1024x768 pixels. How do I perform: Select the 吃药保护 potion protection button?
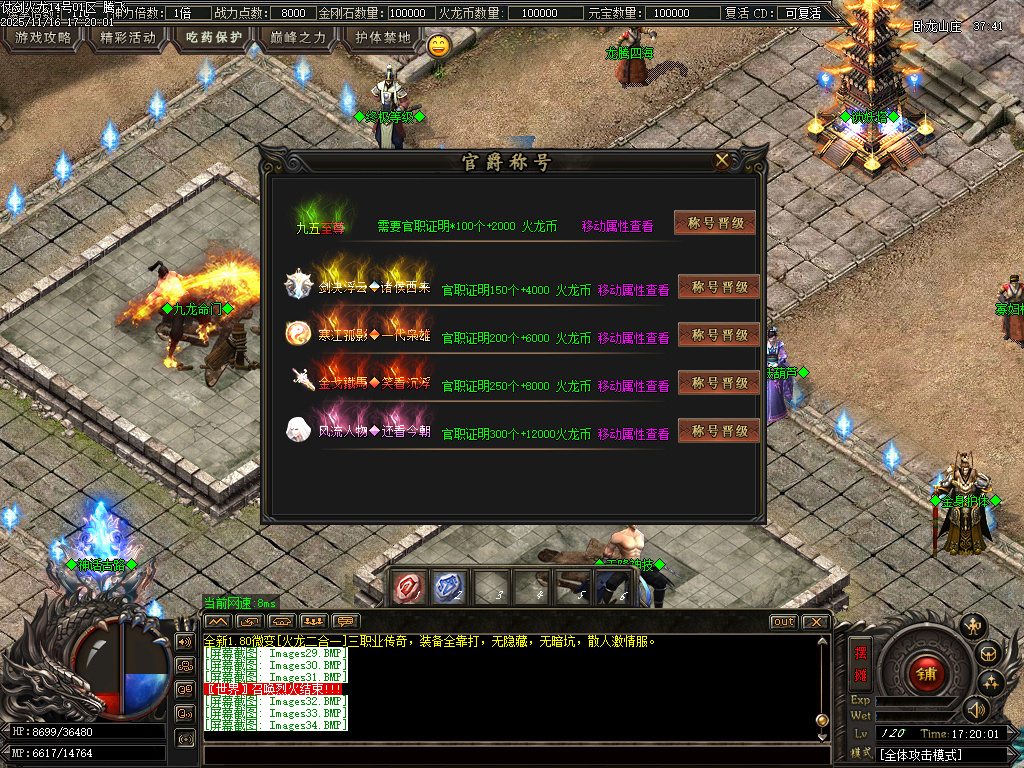tap(214, 38)
